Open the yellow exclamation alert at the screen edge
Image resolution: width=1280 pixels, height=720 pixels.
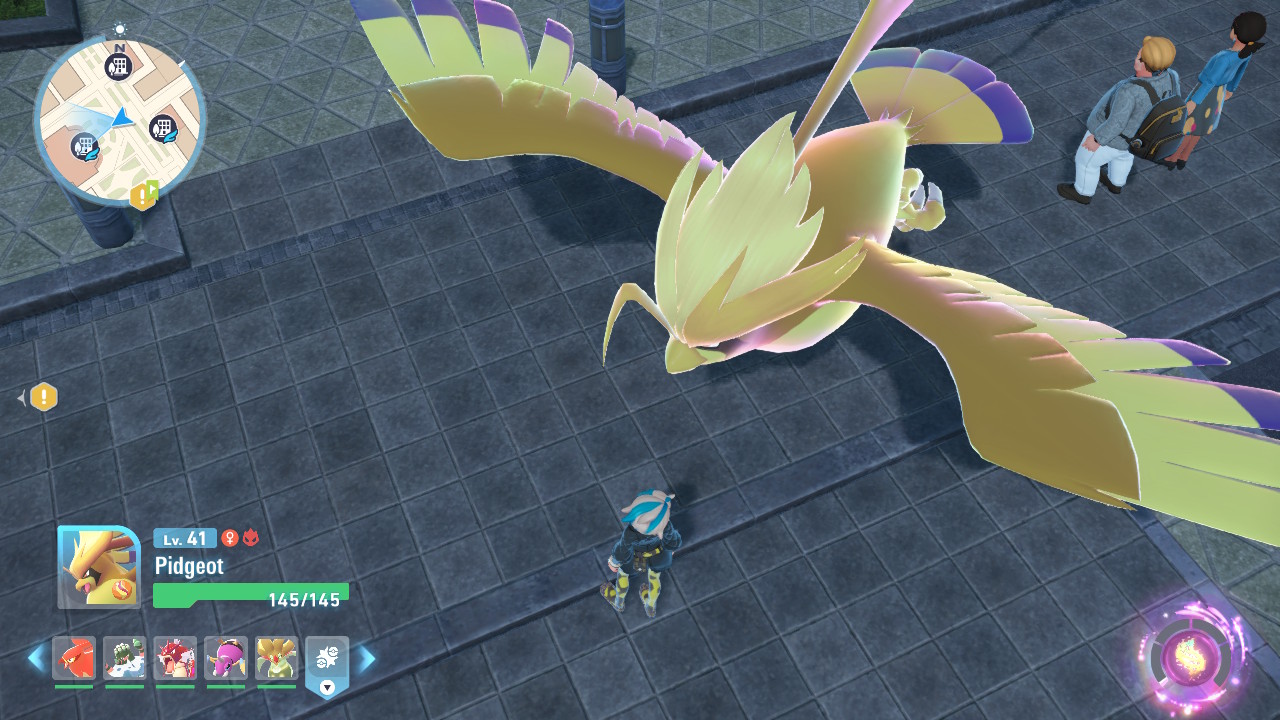[x=44, y=398]
